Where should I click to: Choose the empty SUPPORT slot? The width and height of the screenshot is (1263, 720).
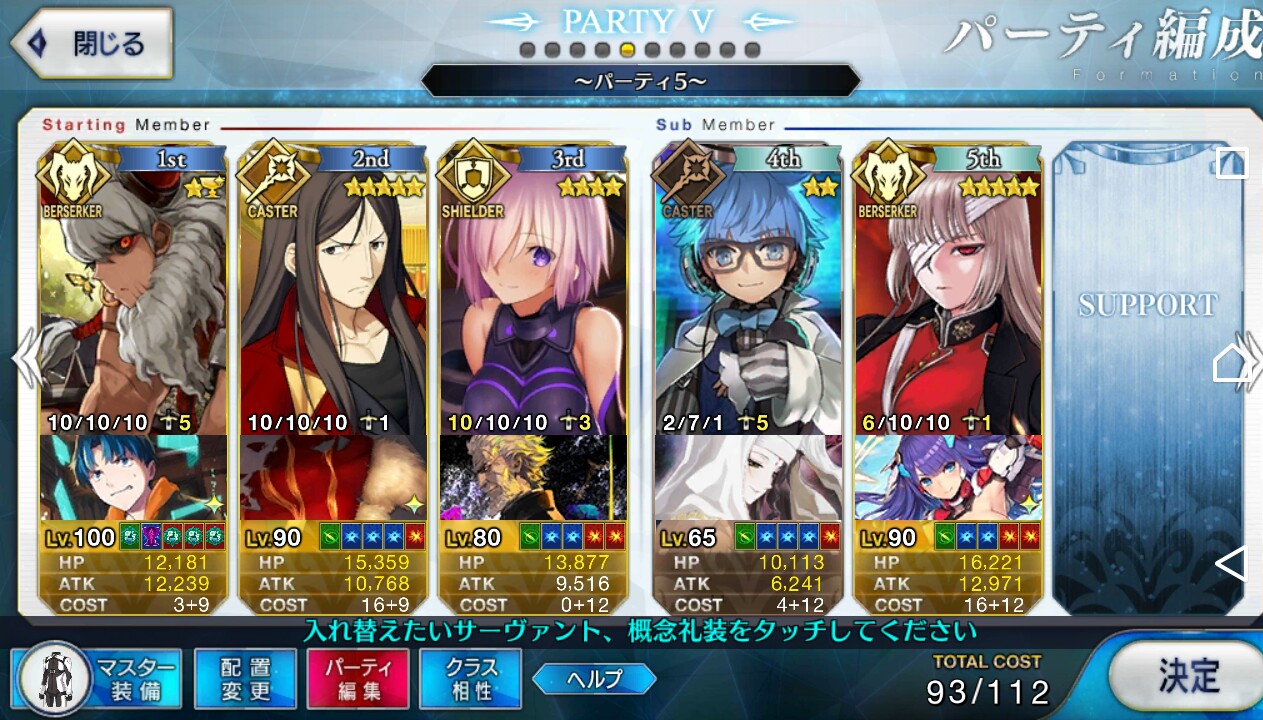coord(1146,380)
